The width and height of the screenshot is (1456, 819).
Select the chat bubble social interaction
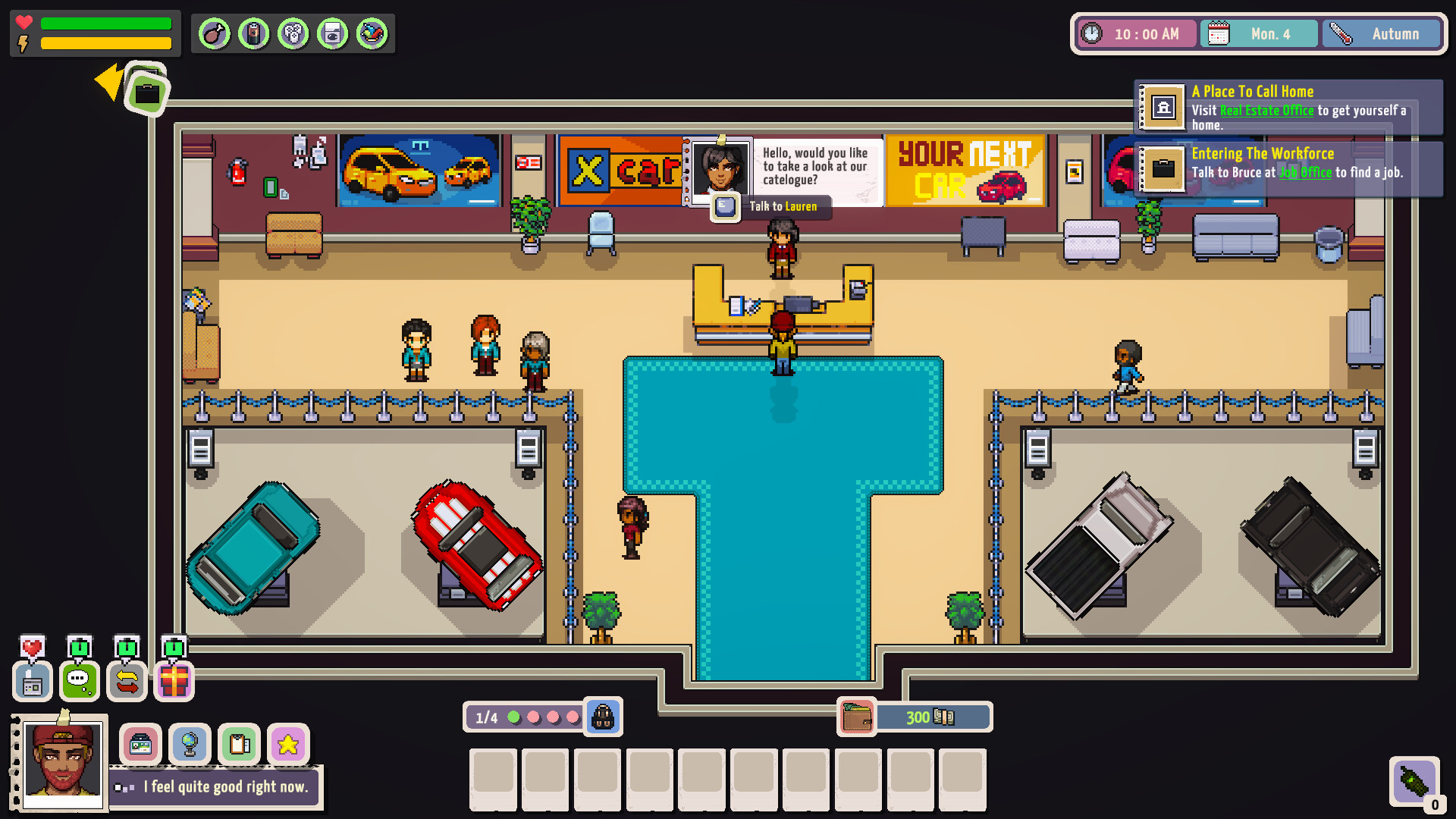point(79,682)
